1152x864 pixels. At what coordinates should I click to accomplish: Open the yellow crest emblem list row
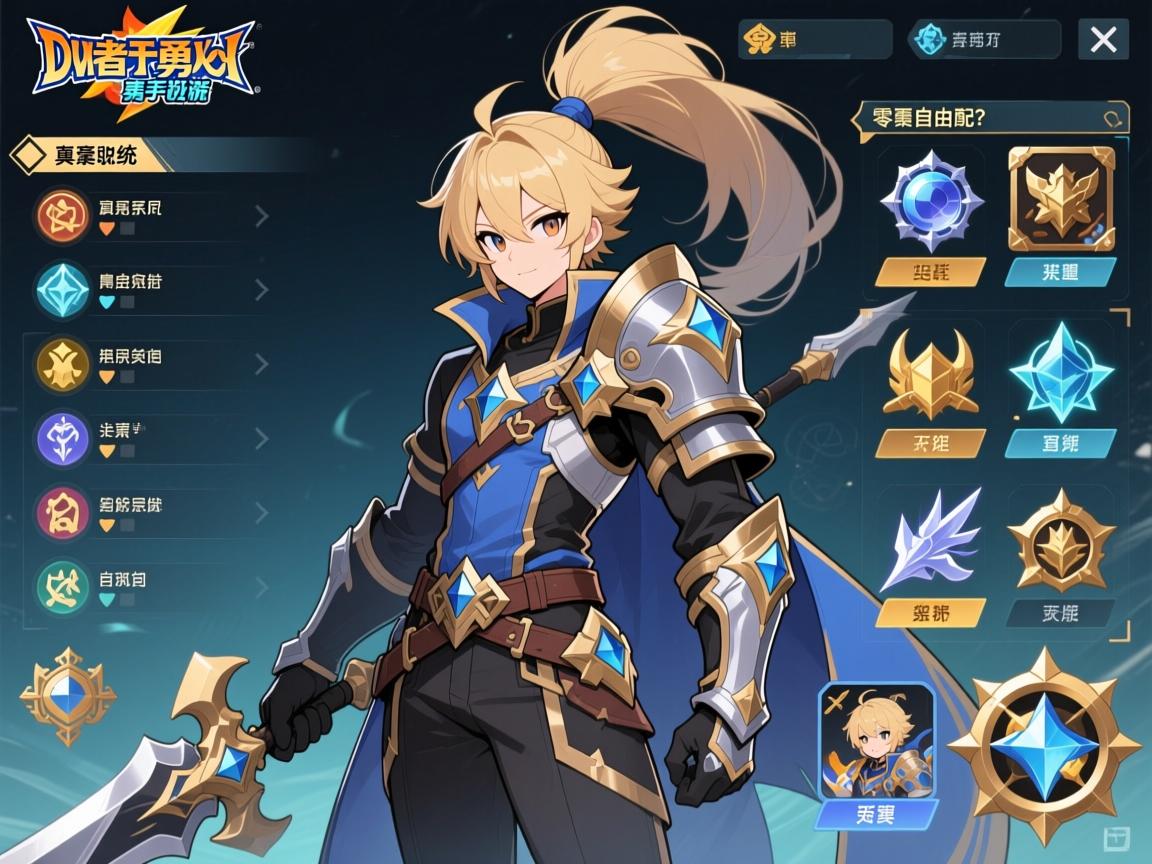tap(150, 363)
